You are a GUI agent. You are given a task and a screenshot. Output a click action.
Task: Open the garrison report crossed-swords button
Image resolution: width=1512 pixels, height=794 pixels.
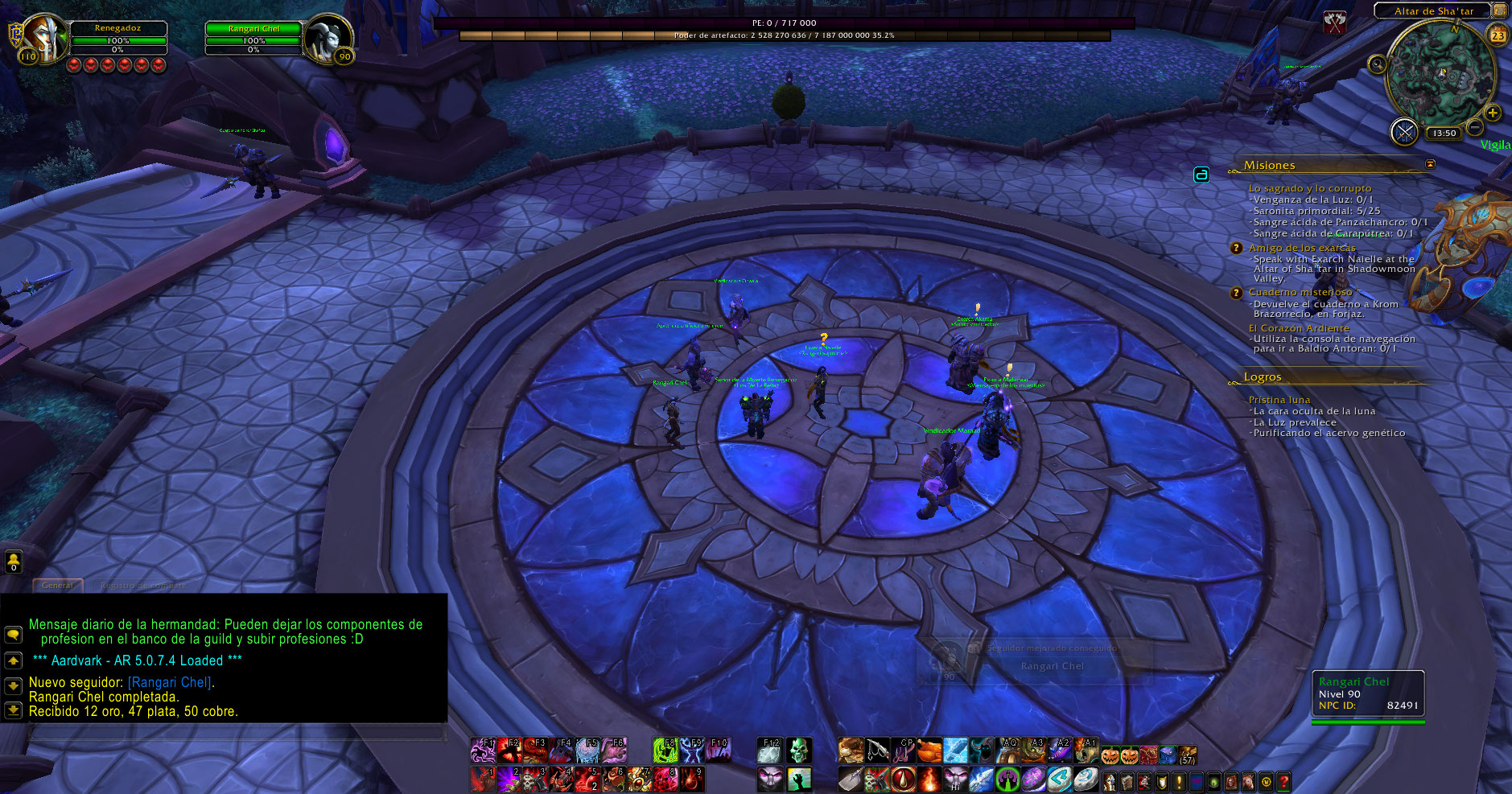(x=1404, y=132)
